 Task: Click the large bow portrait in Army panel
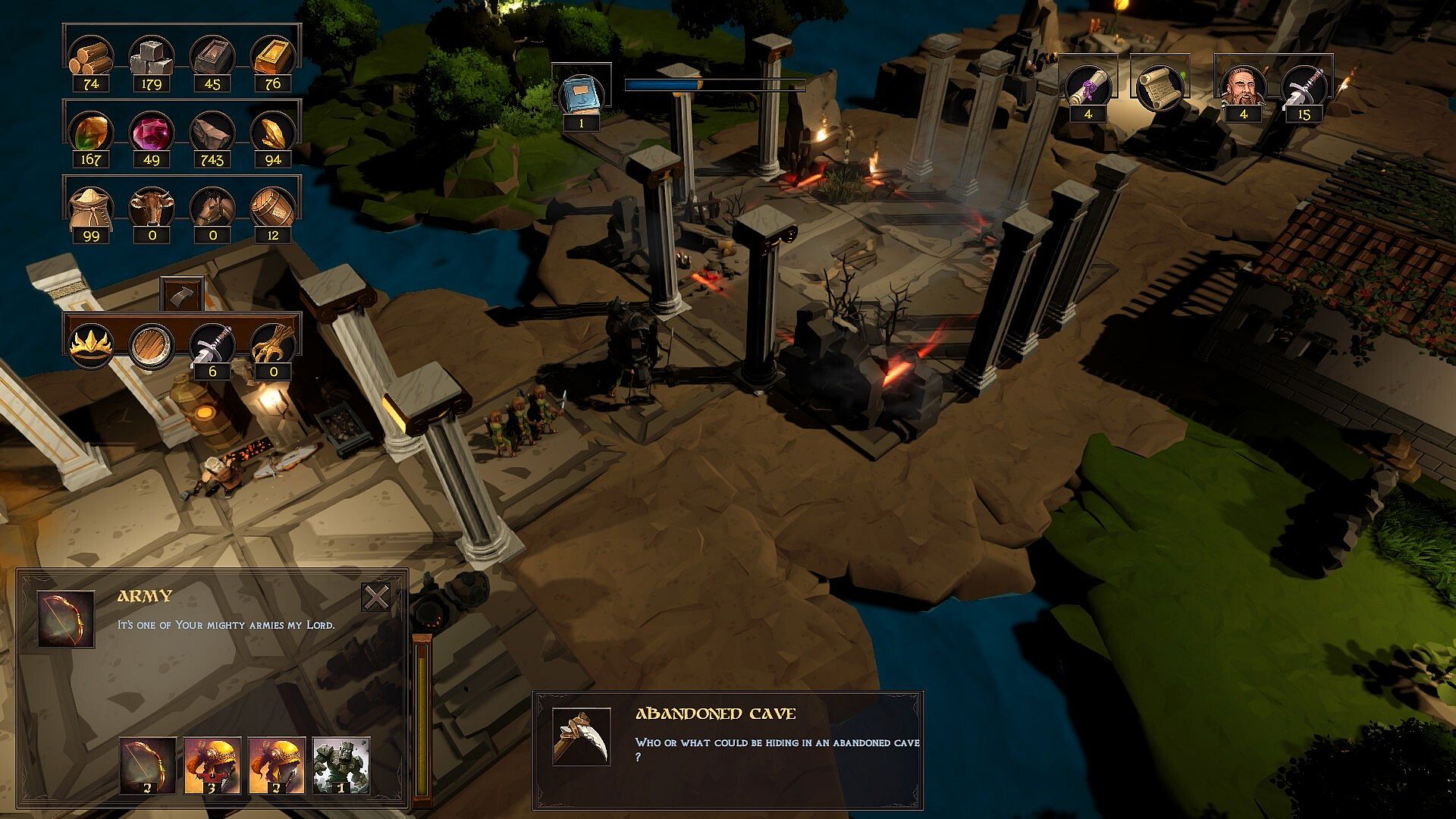tap(66, 620)
